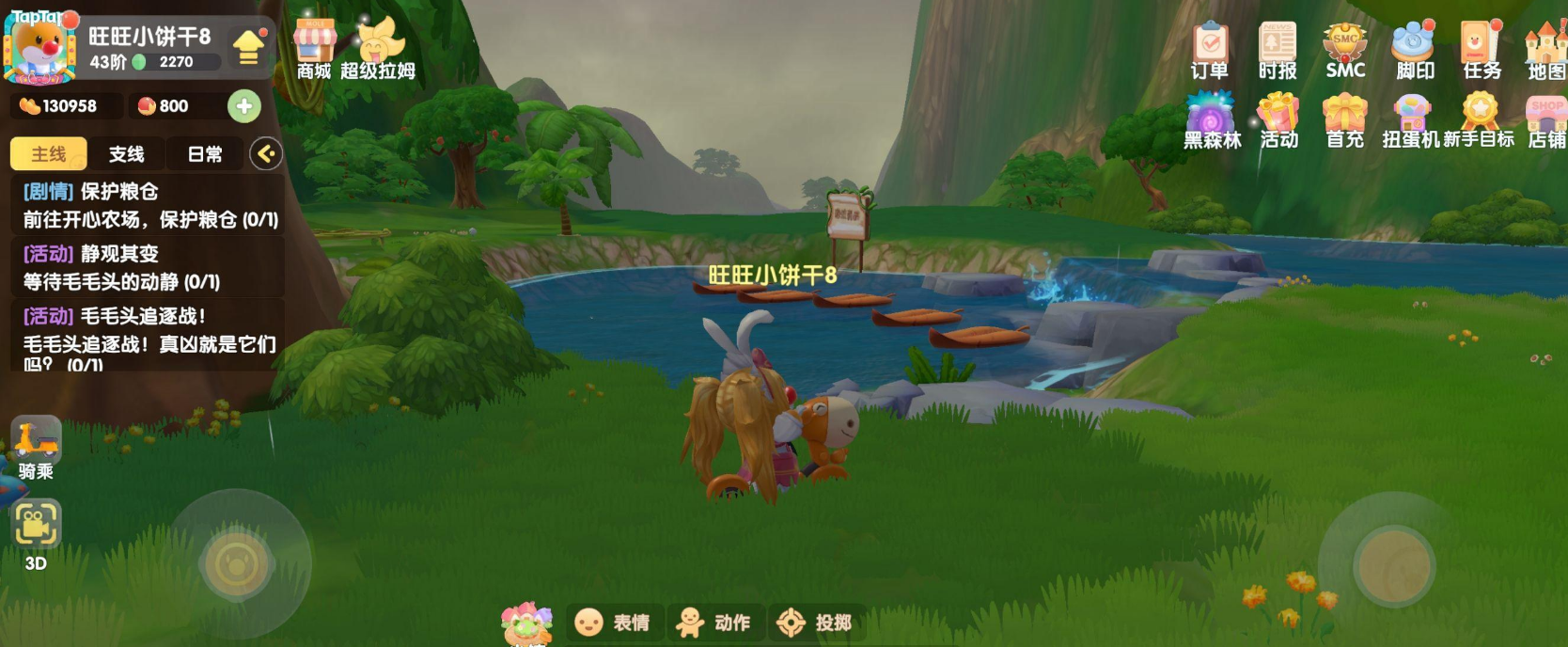Open the 时报 newspaper
Screen dimensions: 1568x647
(x=1278, y=49)
